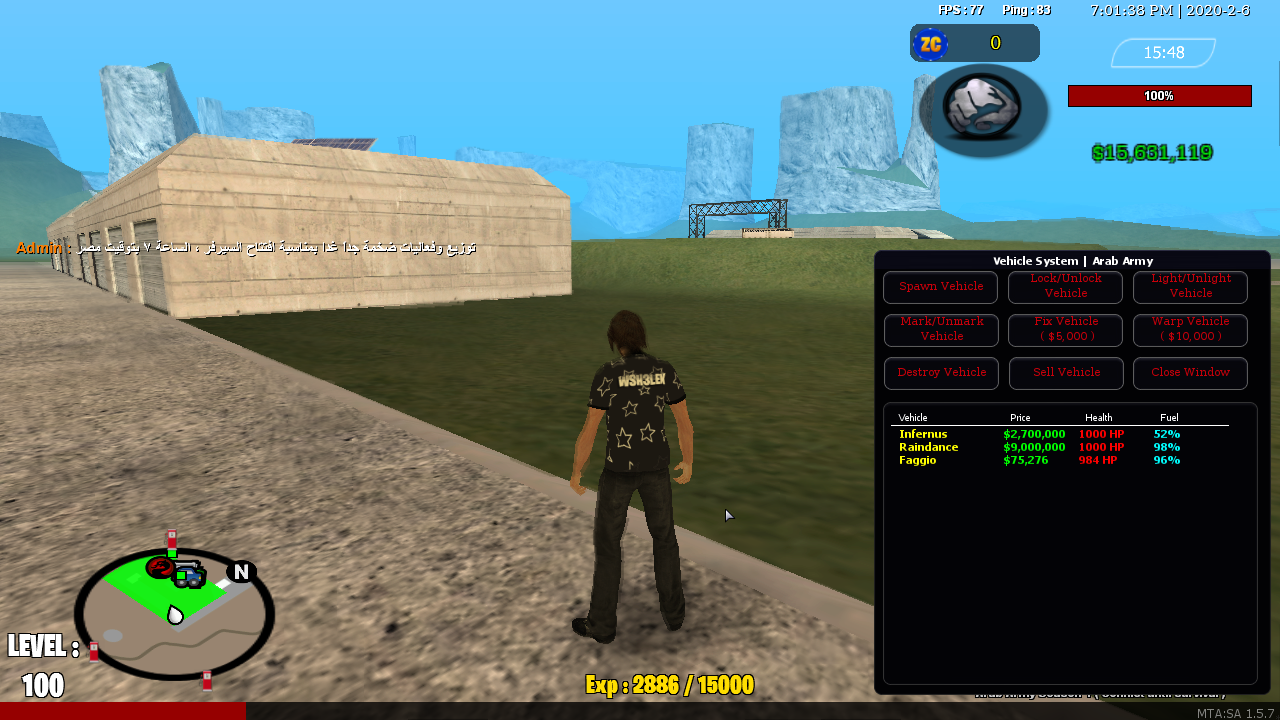Click the green square marker on the radar

click(x=172, y=552)
